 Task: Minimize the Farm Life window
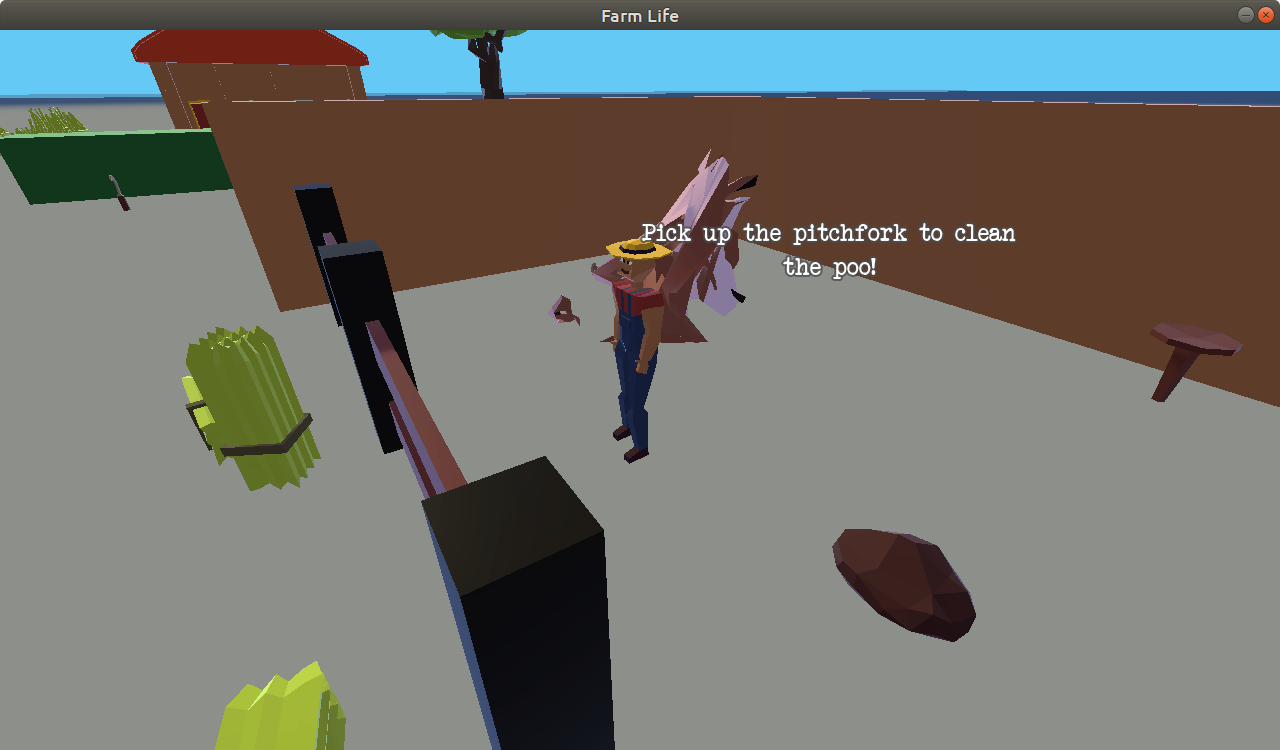[1245, 15]
